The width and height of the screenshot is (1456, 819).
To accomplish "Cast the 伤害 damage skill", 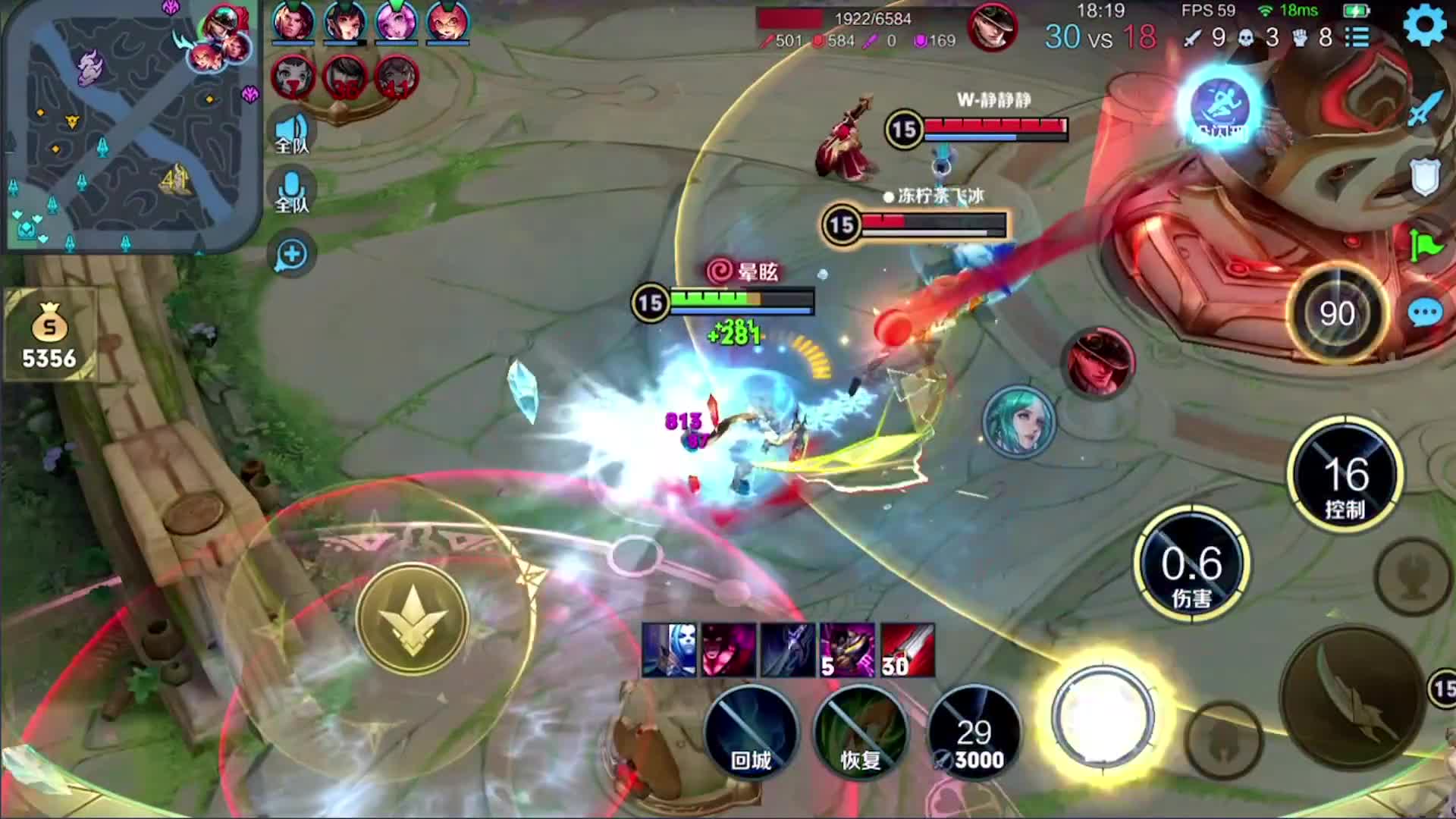I will coord(1191,565).
